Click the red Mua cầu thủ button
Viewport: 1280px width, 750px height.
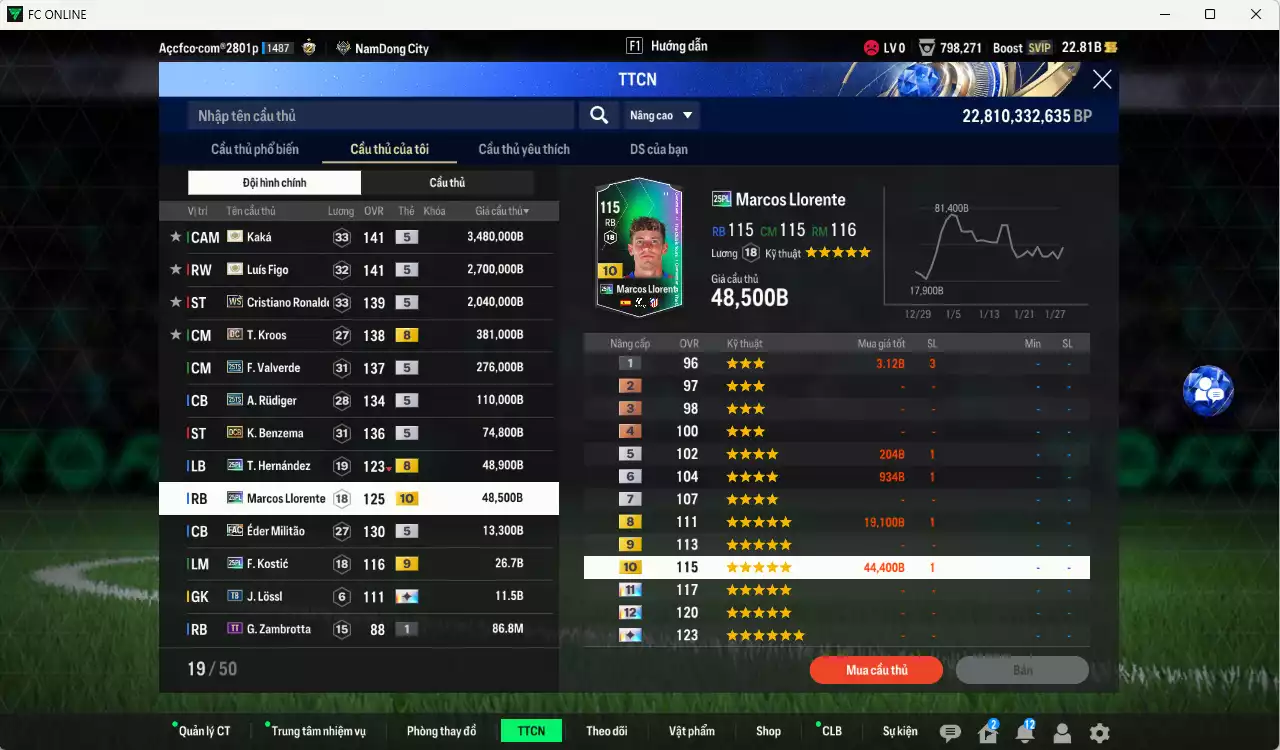click(876, 670)
